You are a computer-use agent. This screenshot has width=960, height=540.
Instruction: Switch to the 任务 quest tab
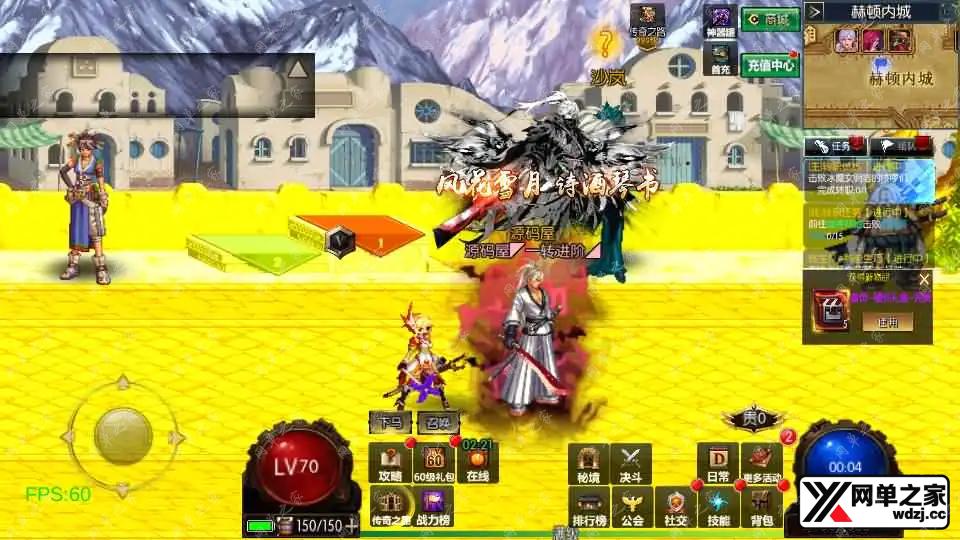[836, 146]
